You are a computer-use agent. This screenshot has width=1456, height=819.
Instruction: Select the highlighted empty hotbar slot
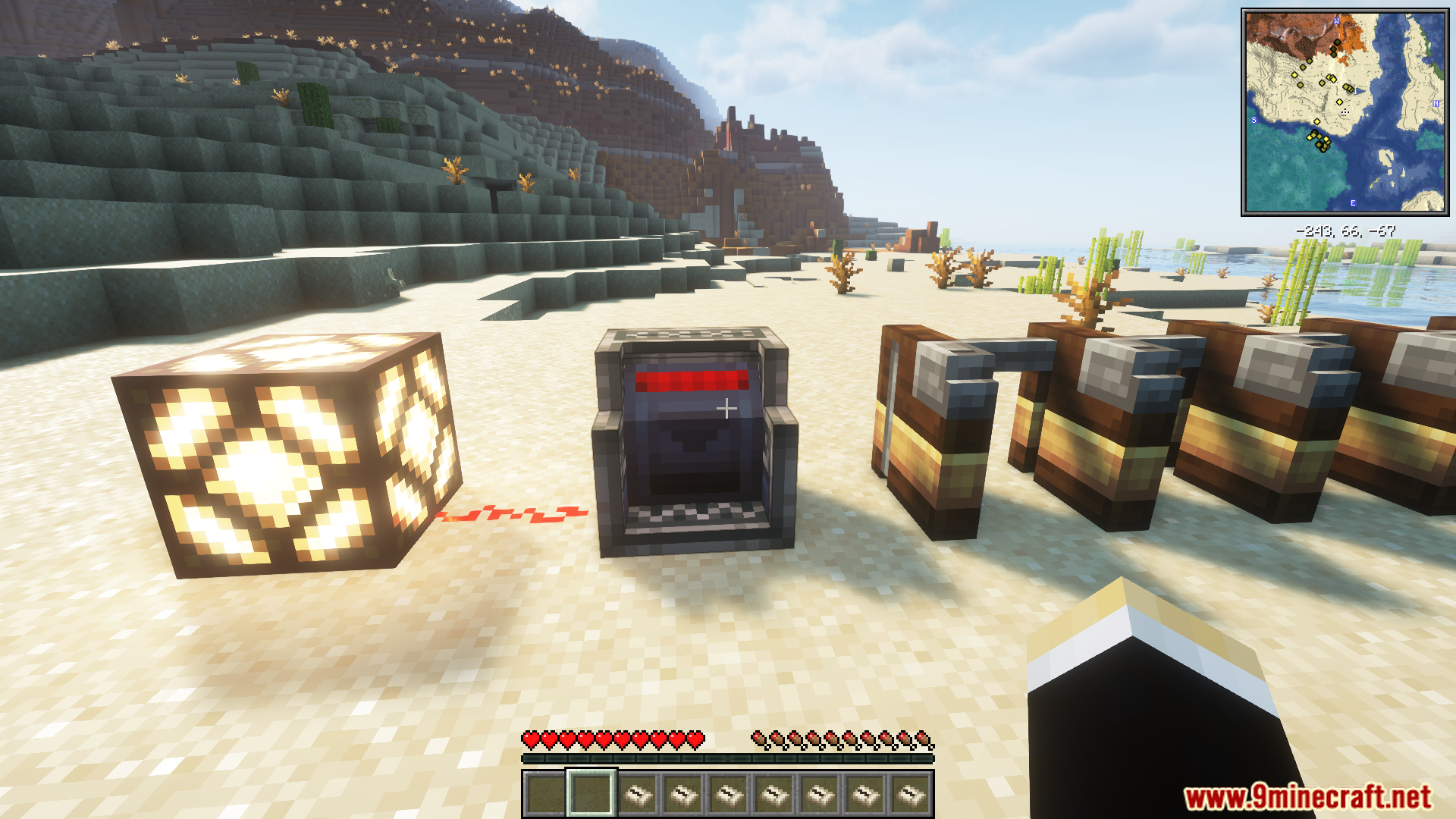tap(591, 793)
